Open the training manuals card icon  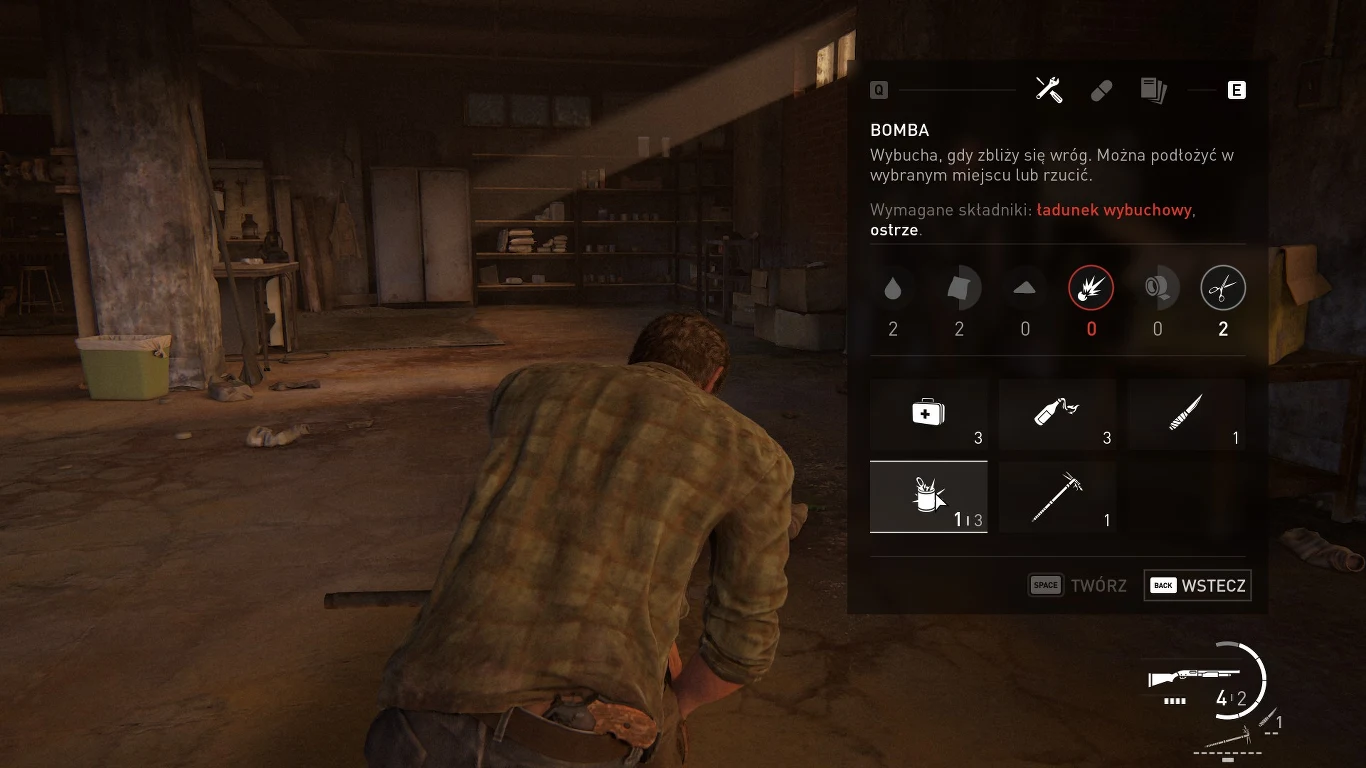coord(1155,90)
